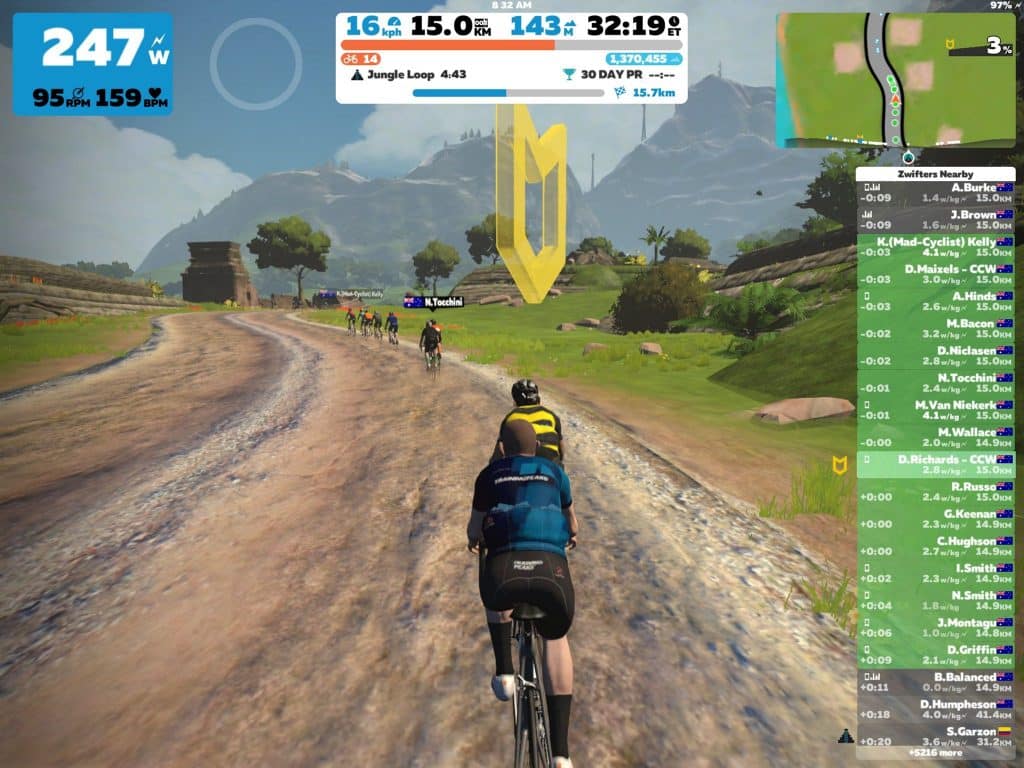Choose D.Niclasen from nearby list
Image resolution: width=1024 pixels, height=768 pixels.
click(x=936, y=356)
